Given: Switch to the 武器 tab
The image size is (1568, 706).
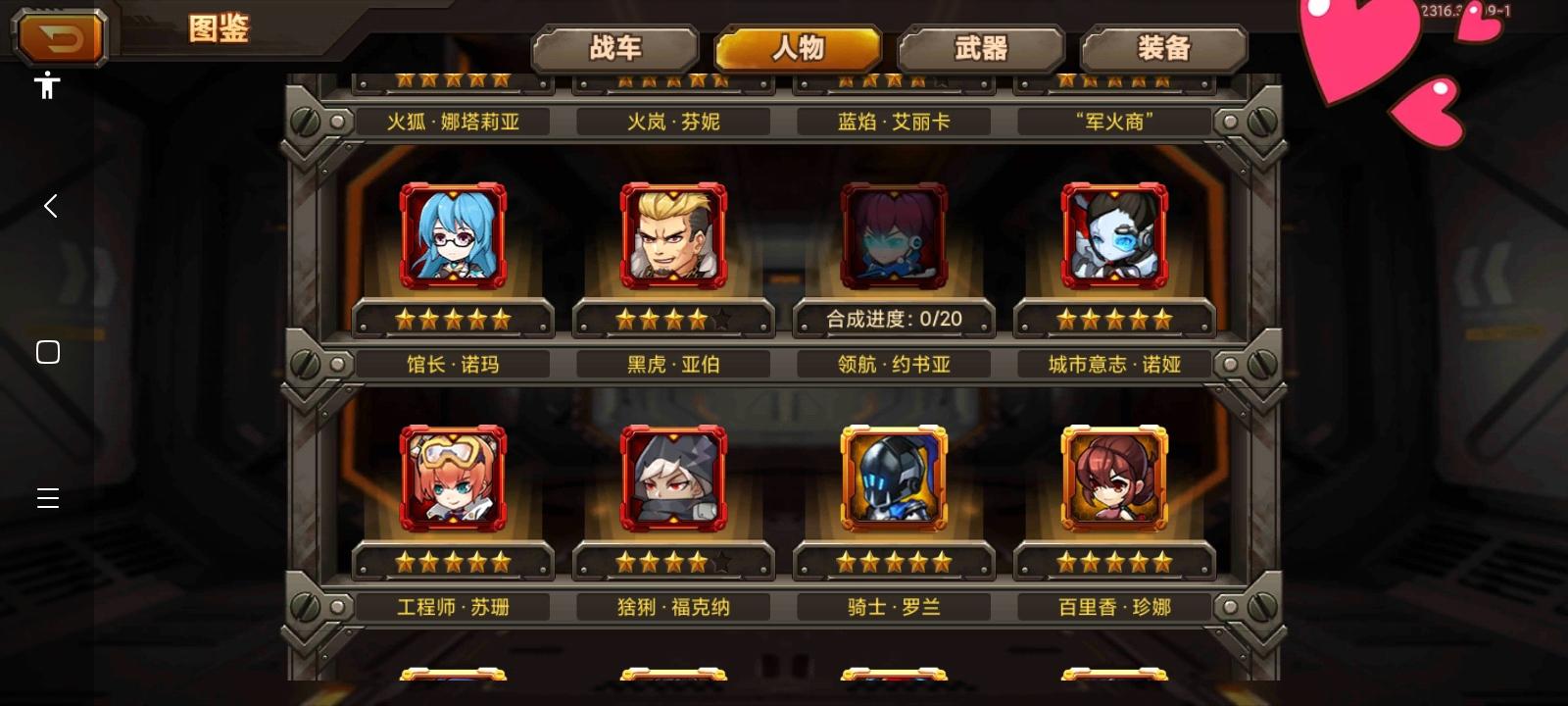Looking at the screenshot, I should tap(981, 46).
